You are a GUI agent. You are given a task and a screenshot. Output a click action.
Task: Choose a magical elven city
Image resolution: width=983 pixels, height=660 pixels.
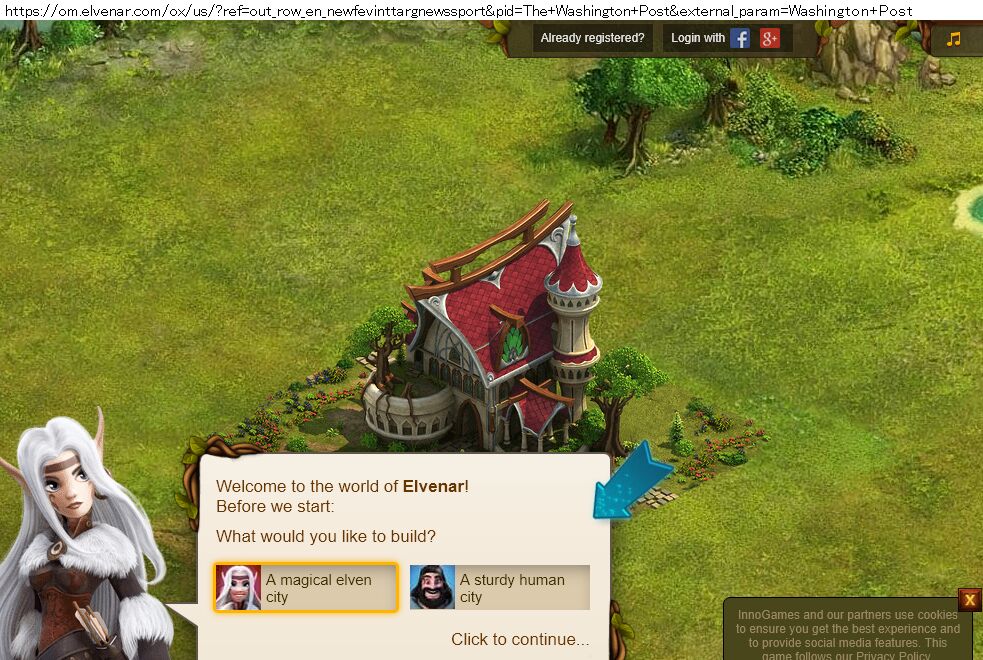tap(306, 587)
